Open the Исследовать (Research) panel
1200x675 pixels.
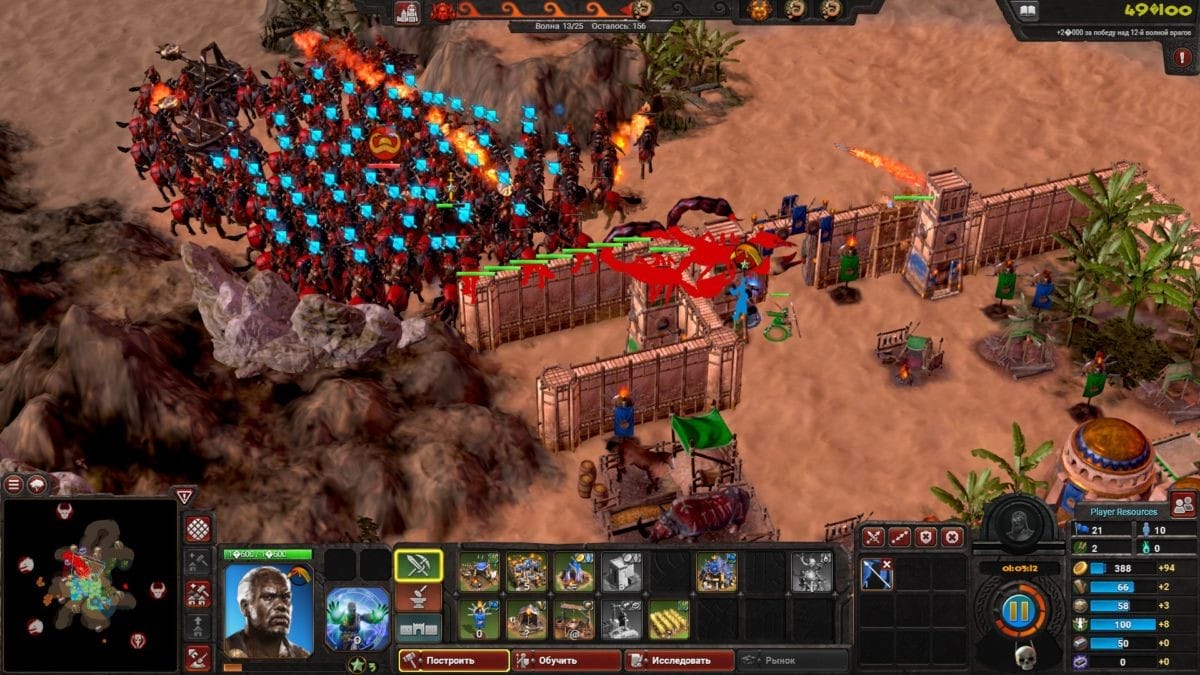coord(679,660)
